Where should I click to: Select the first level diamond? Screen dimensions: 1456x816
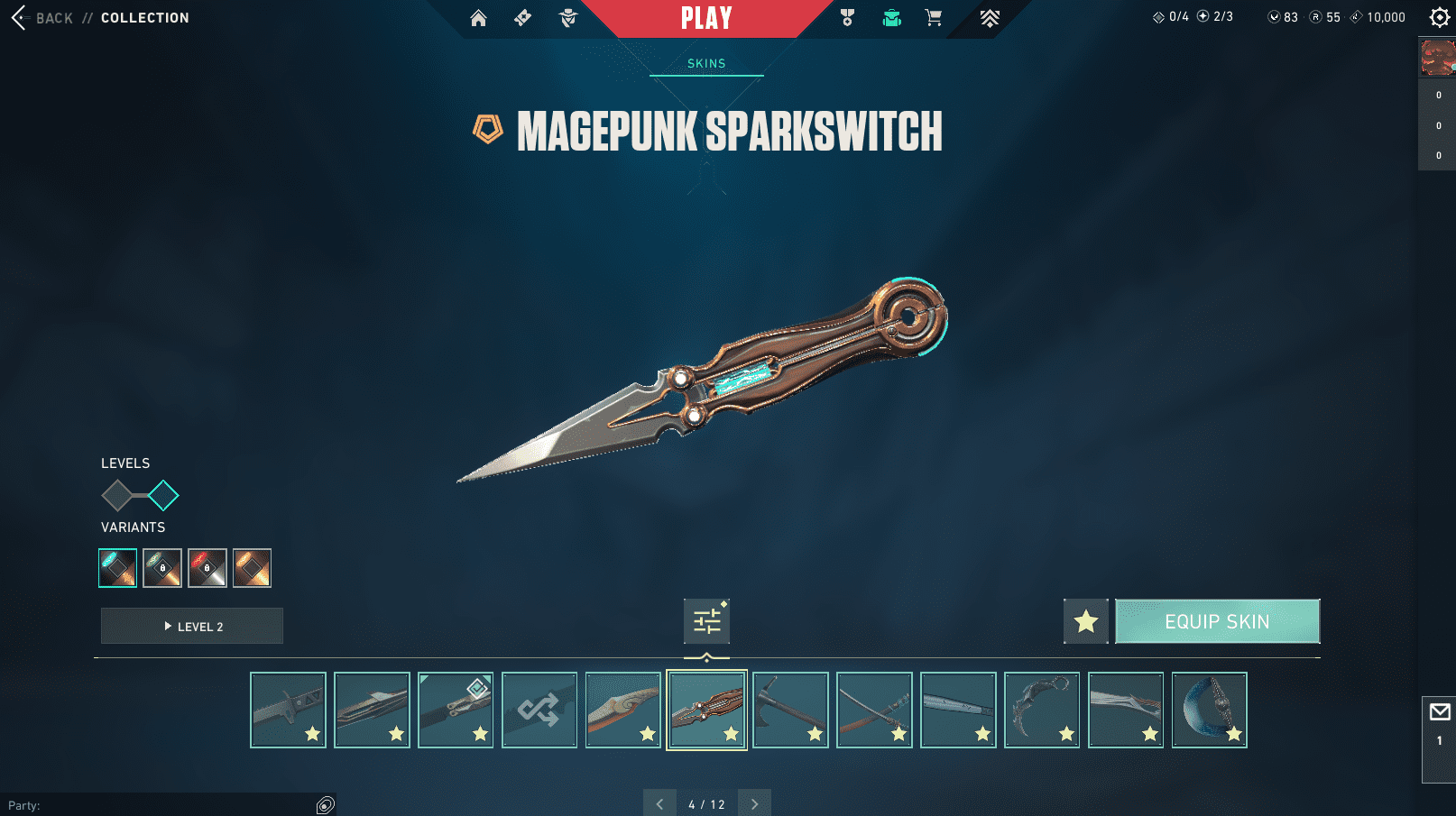pyautogui.click(x=117, y=495)
